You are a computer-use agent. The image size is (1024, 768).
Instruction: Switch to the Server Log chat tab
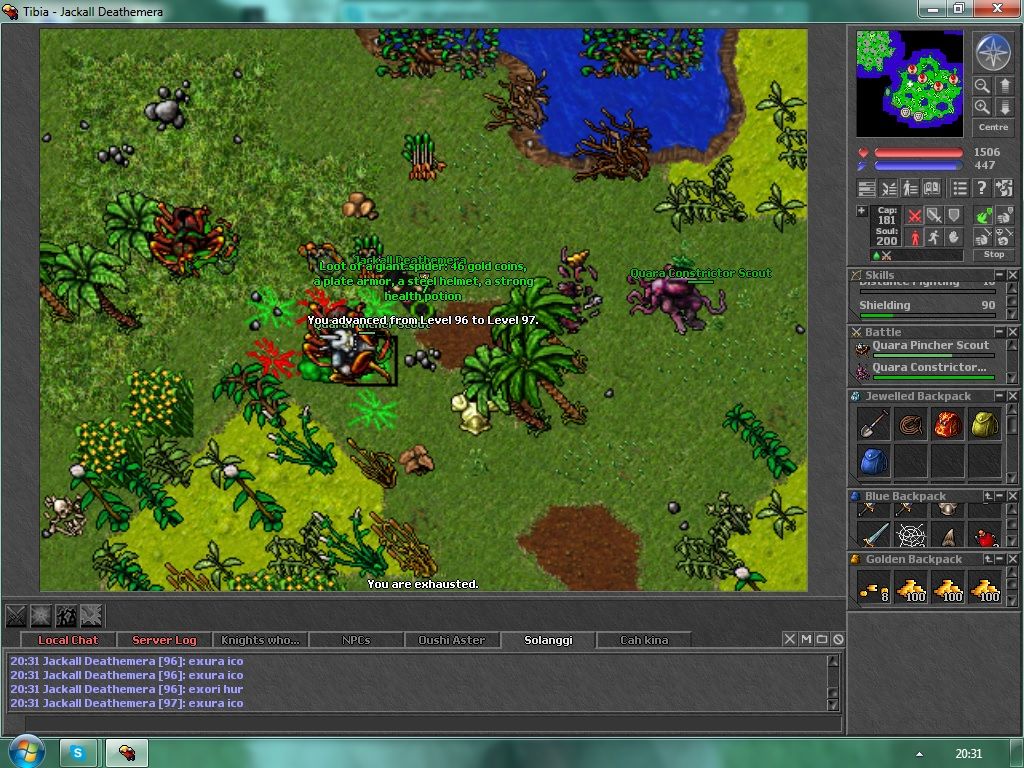pyautogui.click(x=164, y=640)
